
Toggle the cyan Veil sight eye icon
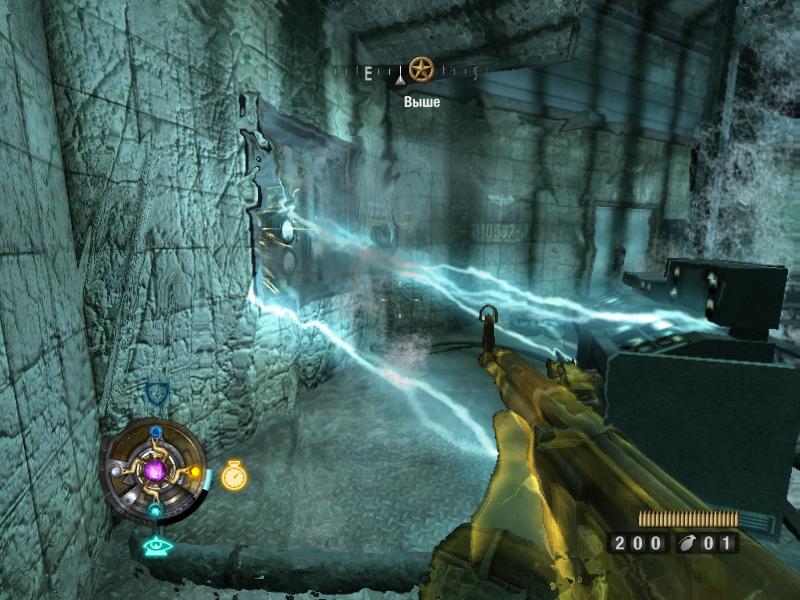click(x=156, y=546)
